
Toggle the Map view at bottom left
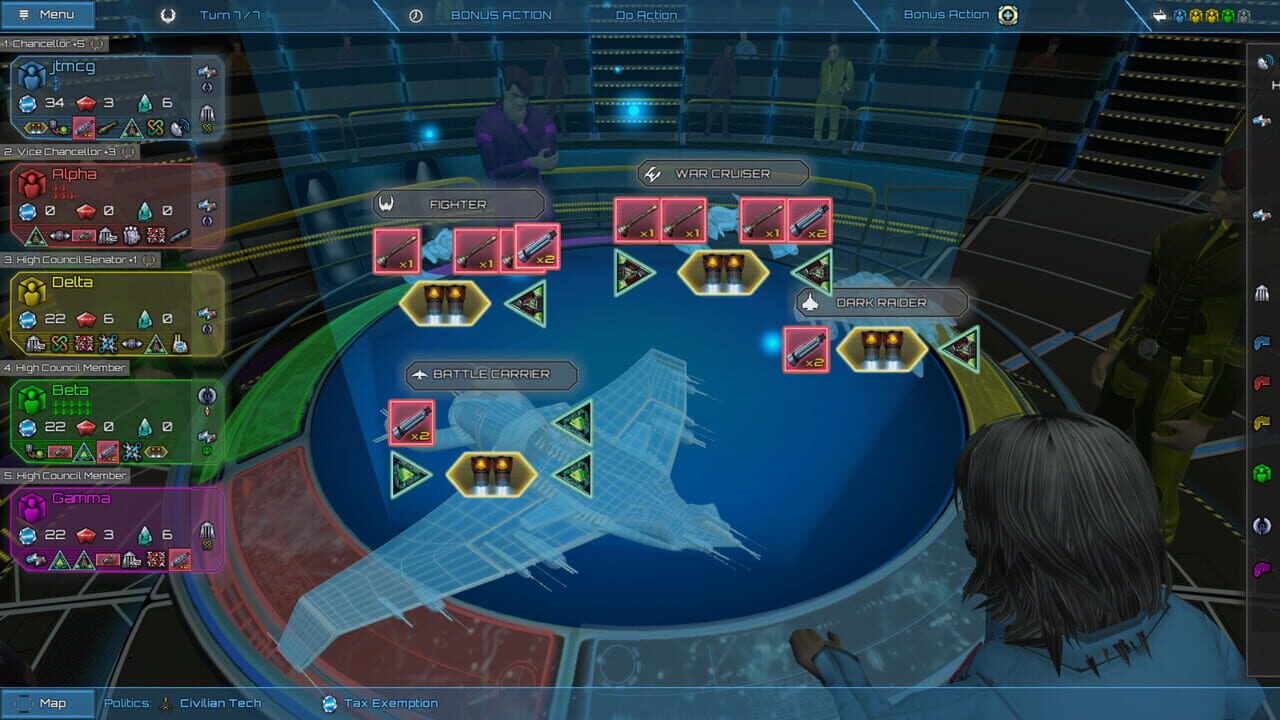click(x=50, y=703)
